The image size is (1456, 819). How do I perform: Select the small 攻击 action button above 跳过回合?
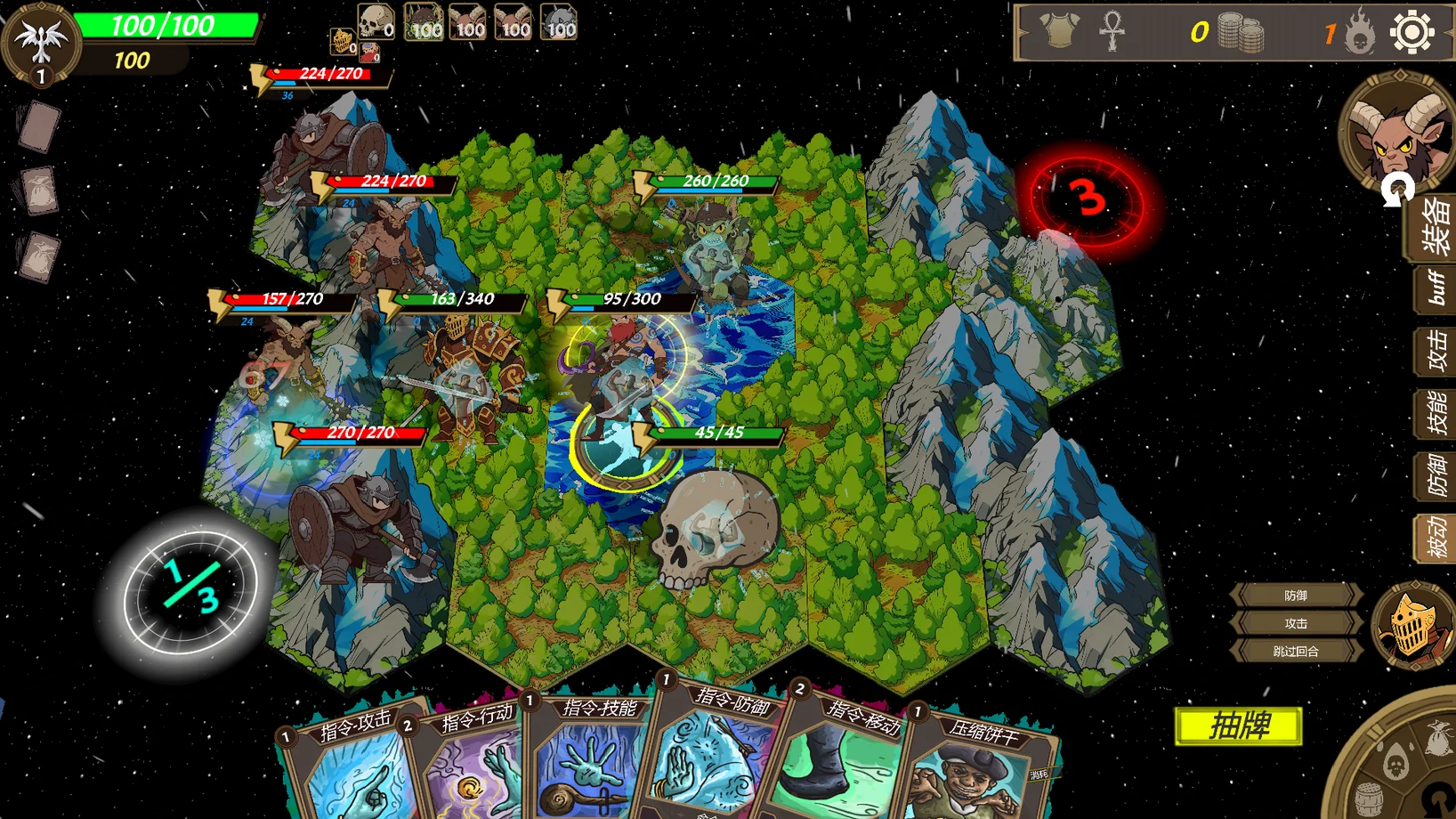pos(1295,623)
